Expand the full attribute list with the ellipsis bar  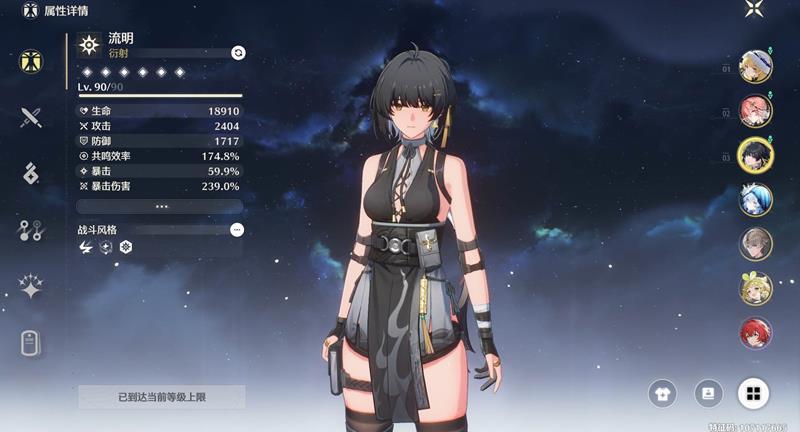pos(160,206)
